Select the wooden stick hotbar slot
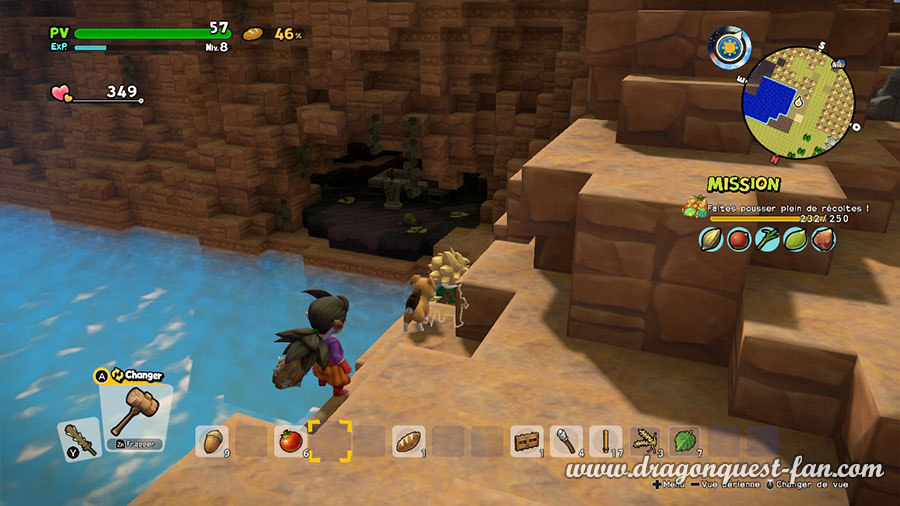Viewport: 900px width, 506px height. (x=606, y=441)
